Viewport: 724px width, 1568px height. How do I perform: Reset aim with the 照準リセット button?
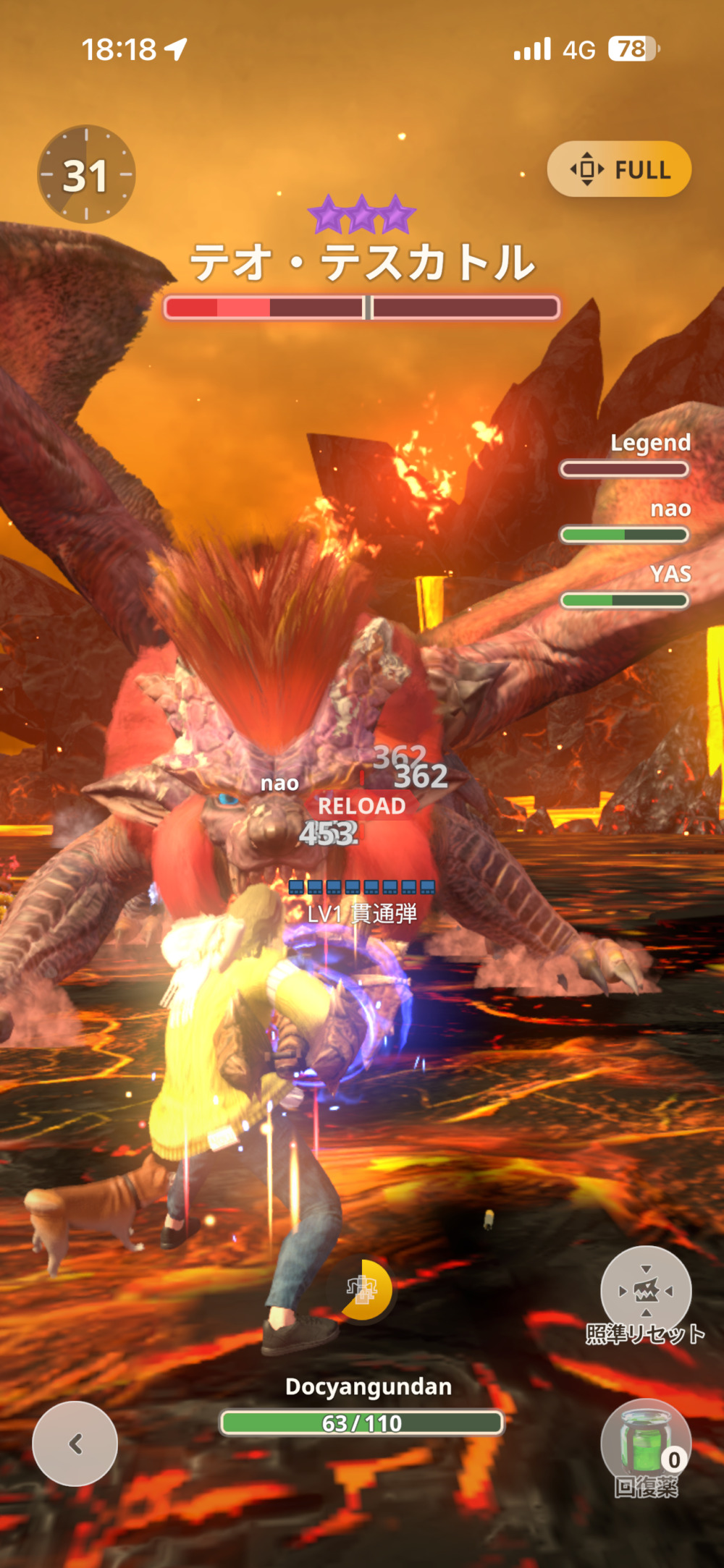tap(646, 1290)
